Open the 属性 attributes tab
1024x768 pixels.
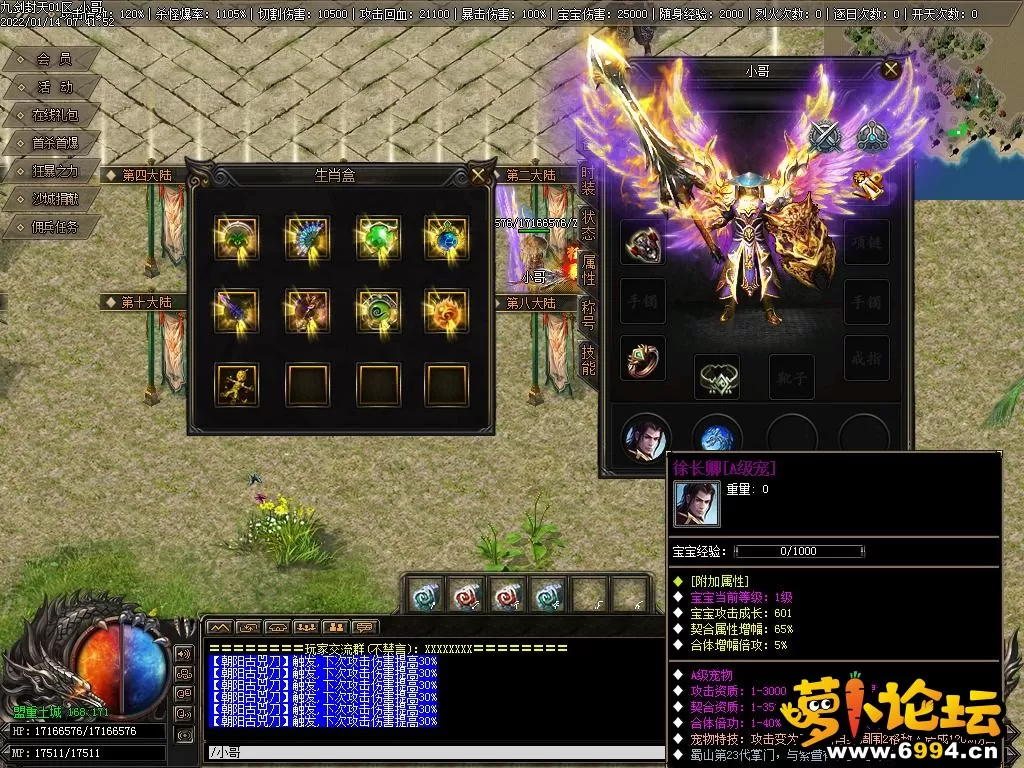[x=589, y=268]
